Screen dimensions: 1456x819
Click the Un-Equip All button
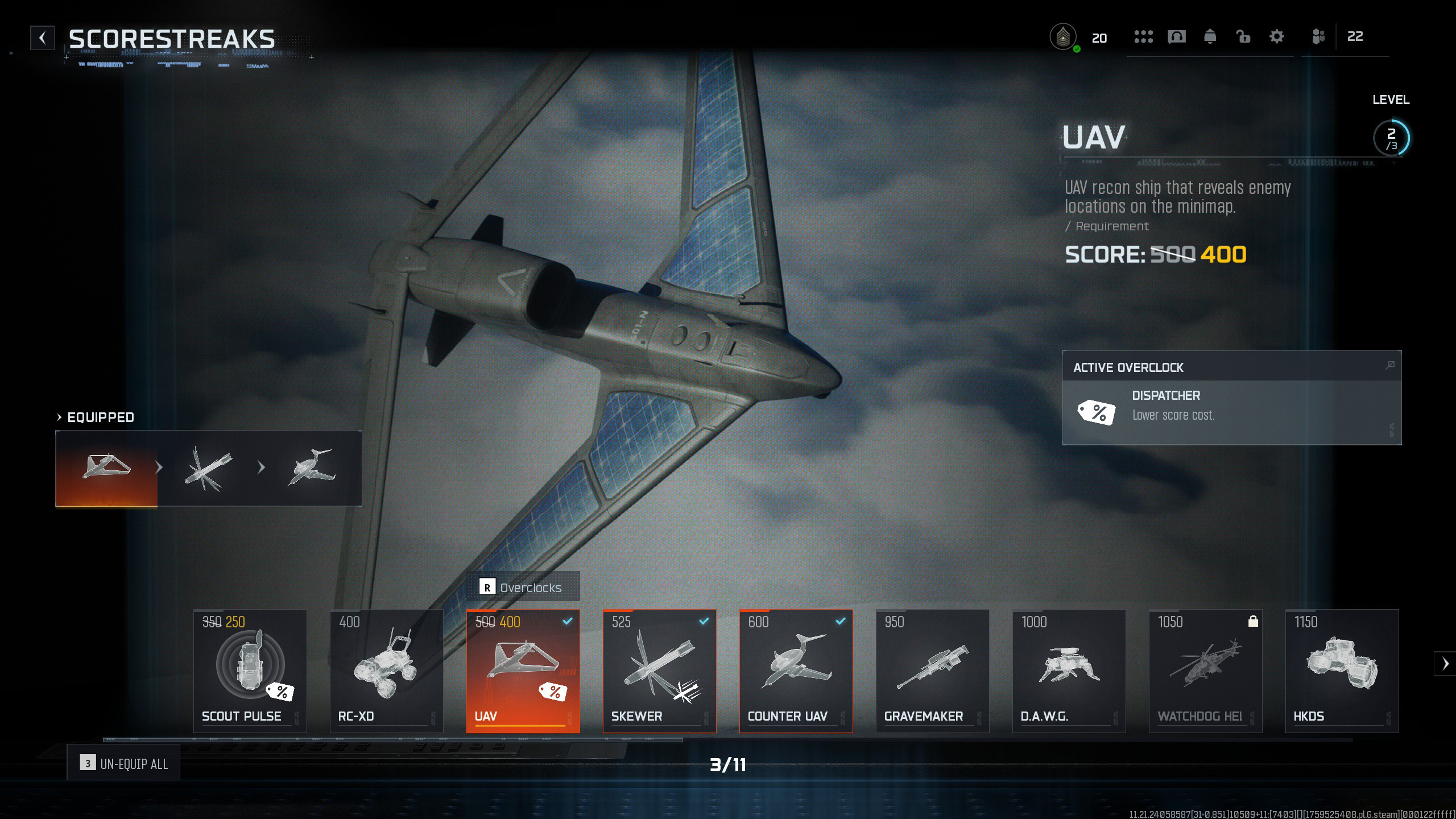123,763
